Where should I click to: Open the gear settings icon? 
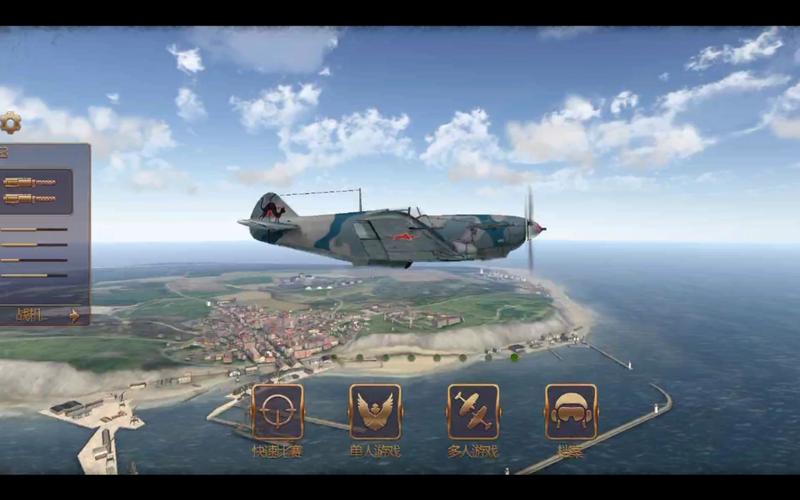10,123
